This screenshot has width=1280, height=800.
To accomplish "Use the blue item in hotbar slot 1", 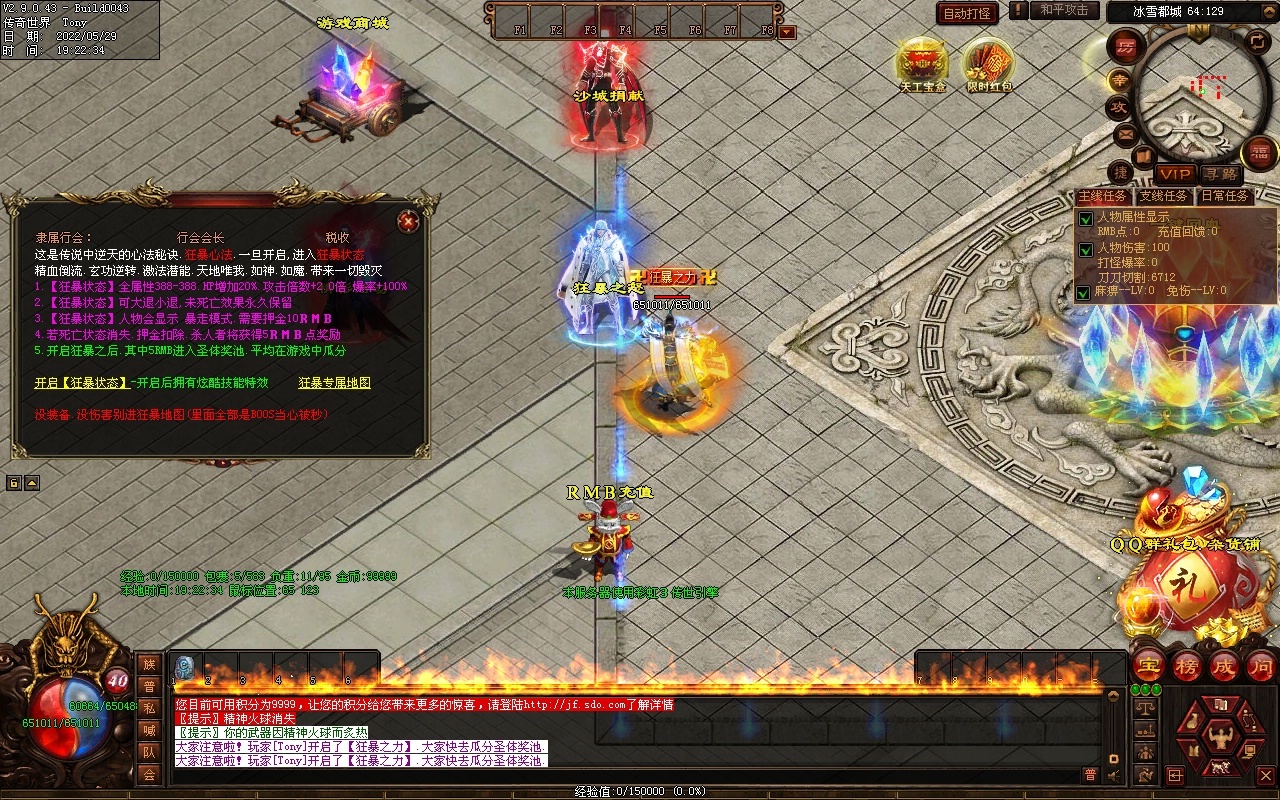I will coord(184,667).
